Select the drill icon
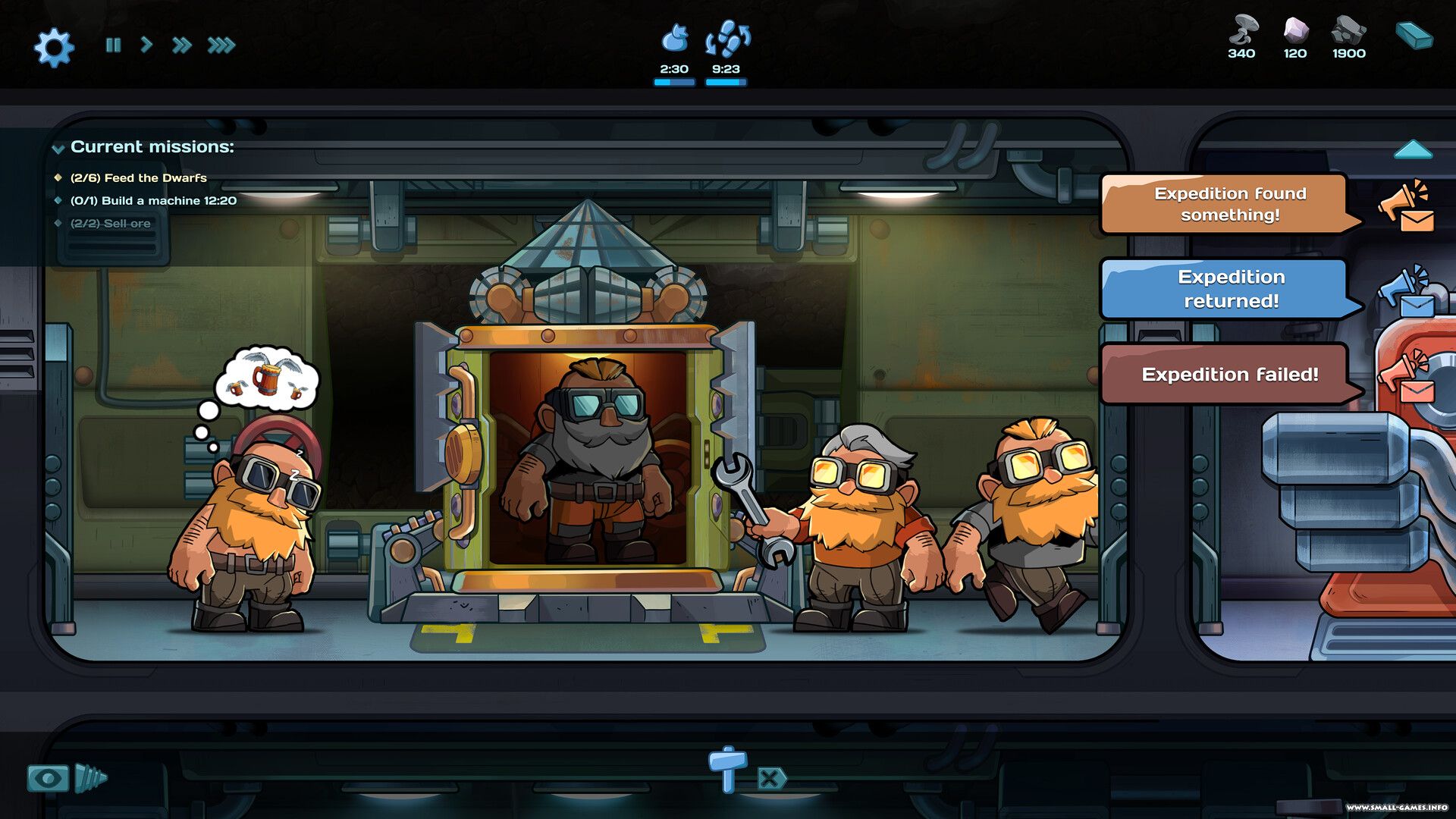The height and width of the screenshot is (819, 1456). [91, 778]
